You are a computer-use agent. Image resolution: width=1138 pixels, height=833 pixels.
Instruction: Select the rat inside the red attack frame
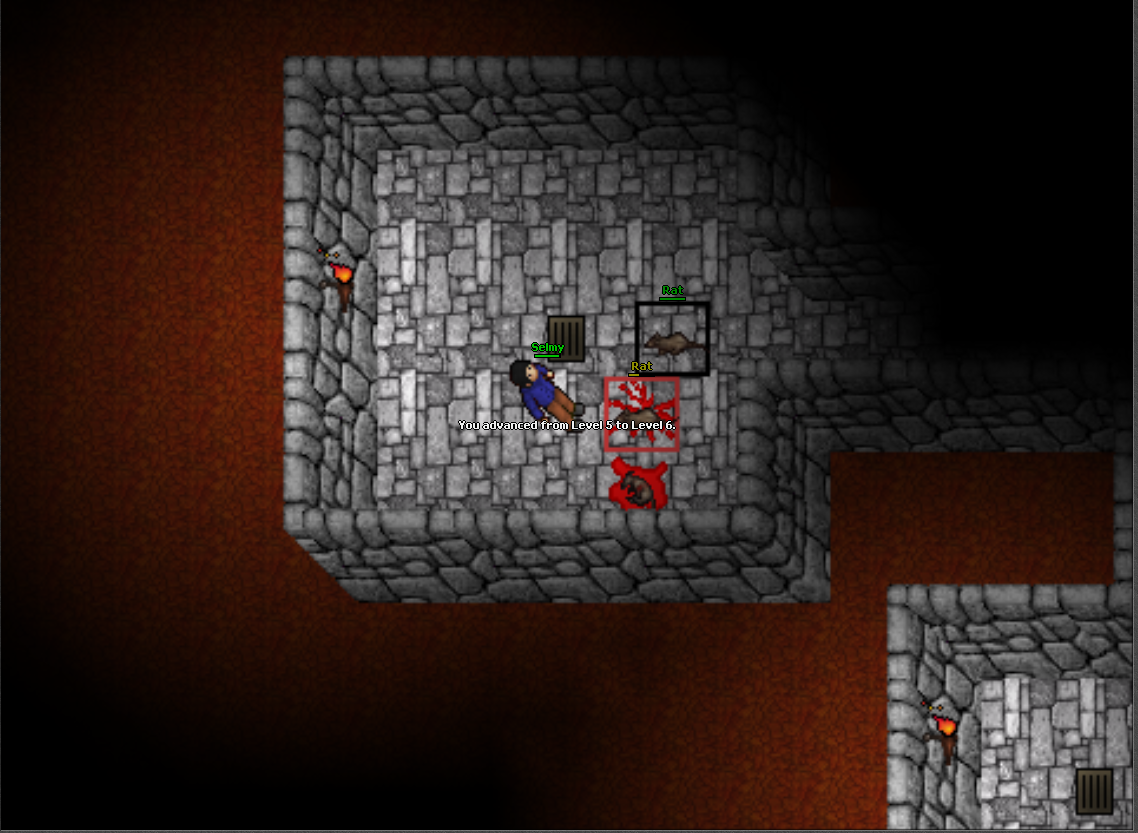641,415
